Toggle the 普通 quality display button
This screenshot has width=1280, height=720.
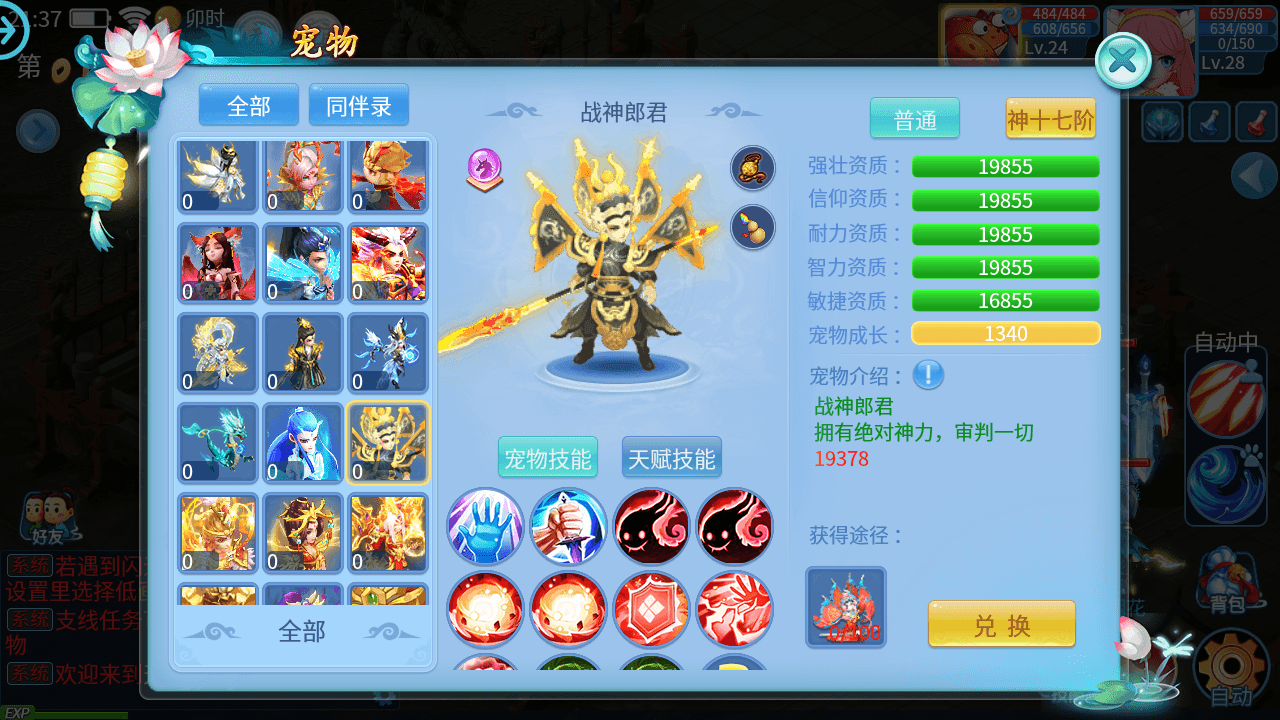click(914, 118)
